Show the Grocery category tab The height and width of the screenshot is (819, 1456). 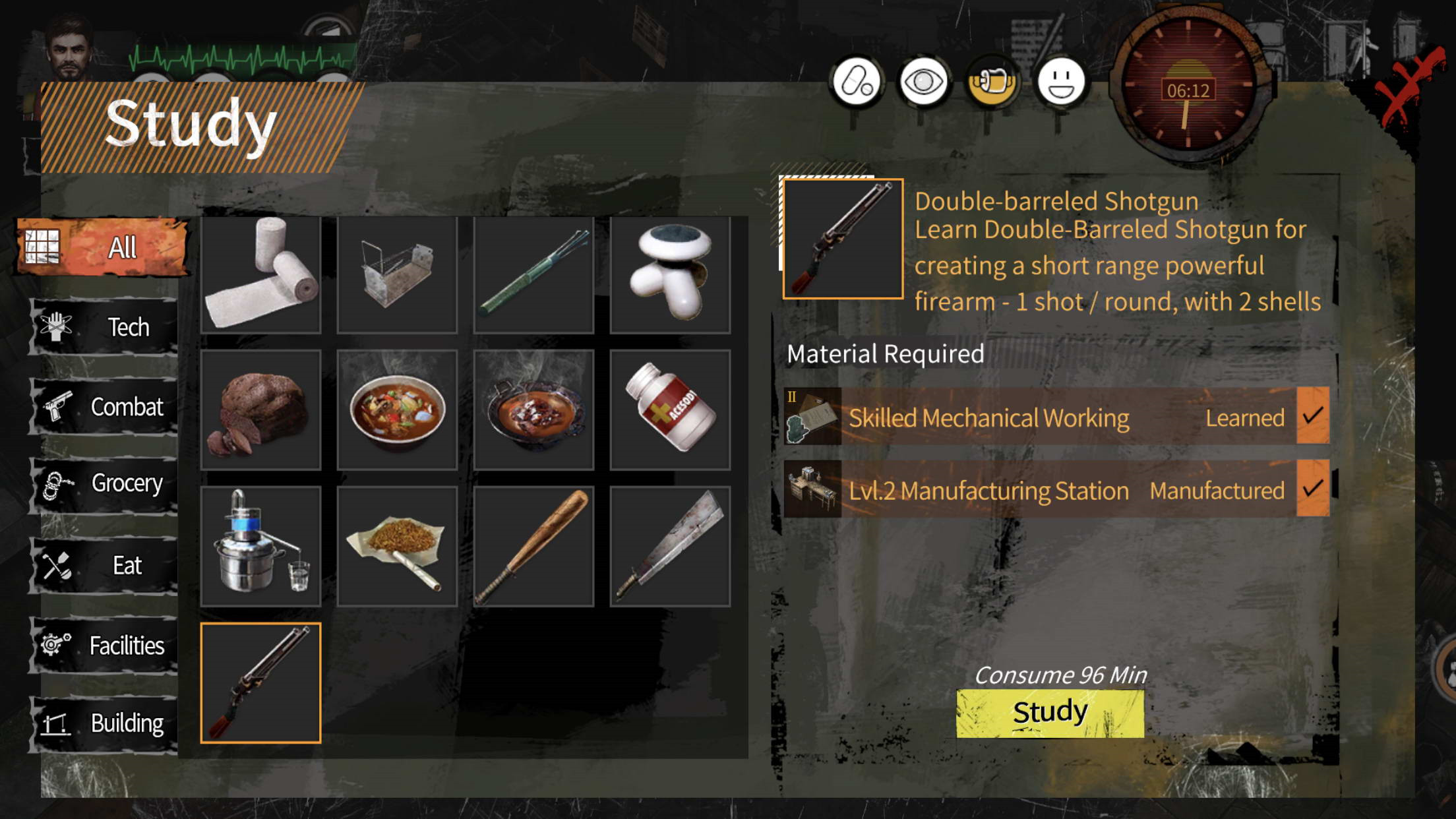[x=104, y=483]
